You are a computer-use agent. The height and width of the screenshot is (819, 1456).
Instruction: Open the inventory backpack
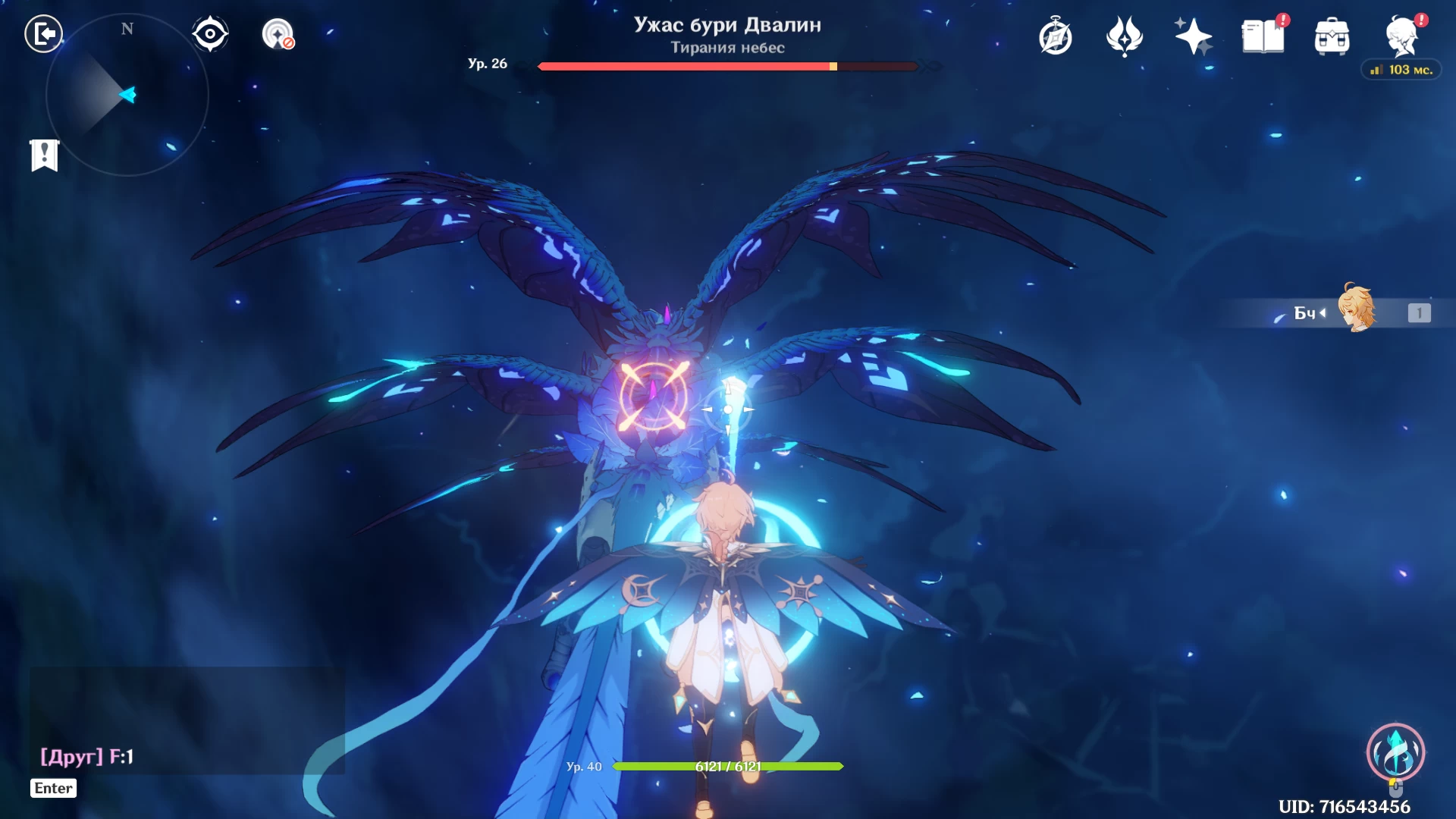1332,37
